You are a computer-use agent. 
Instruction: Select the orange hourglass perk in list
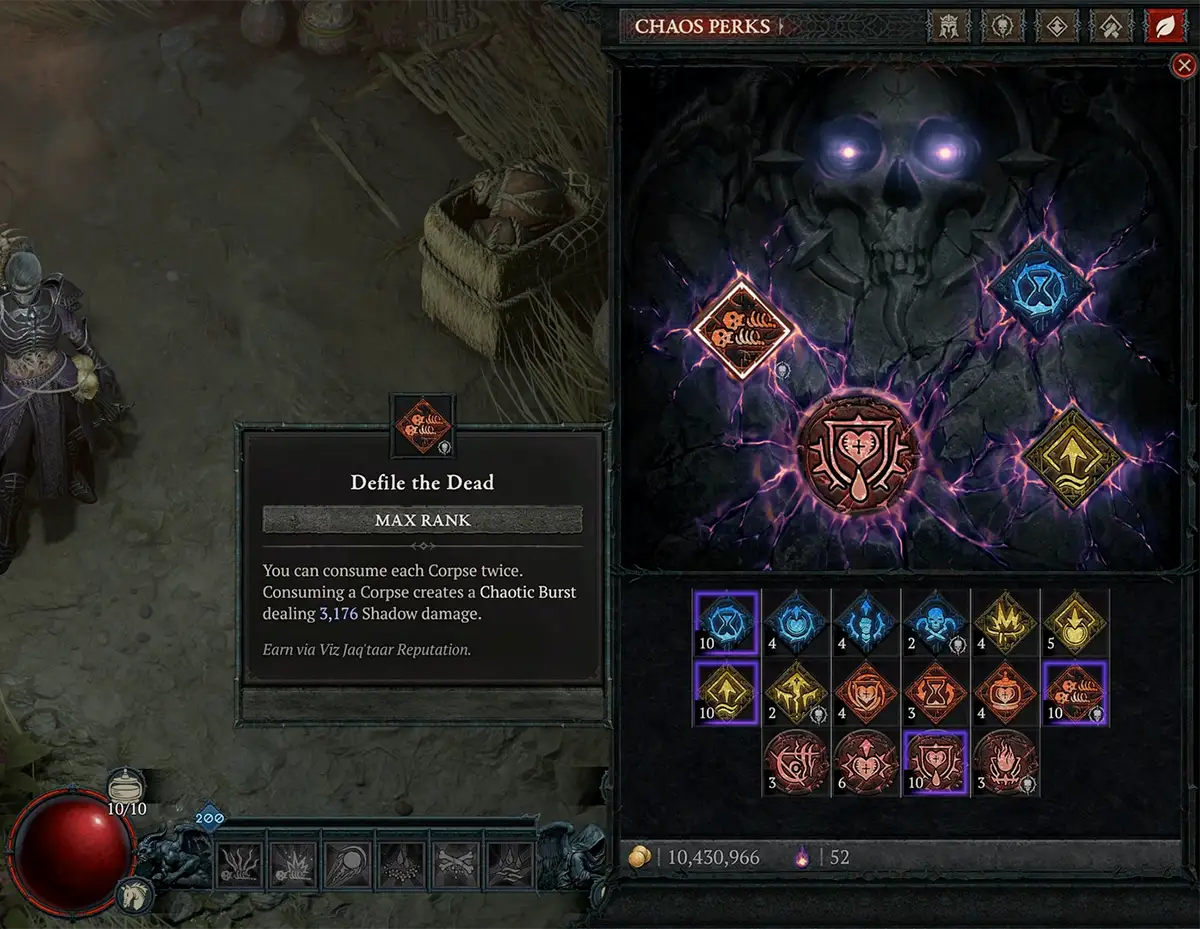pyautogui.click(x=935, y=692)
